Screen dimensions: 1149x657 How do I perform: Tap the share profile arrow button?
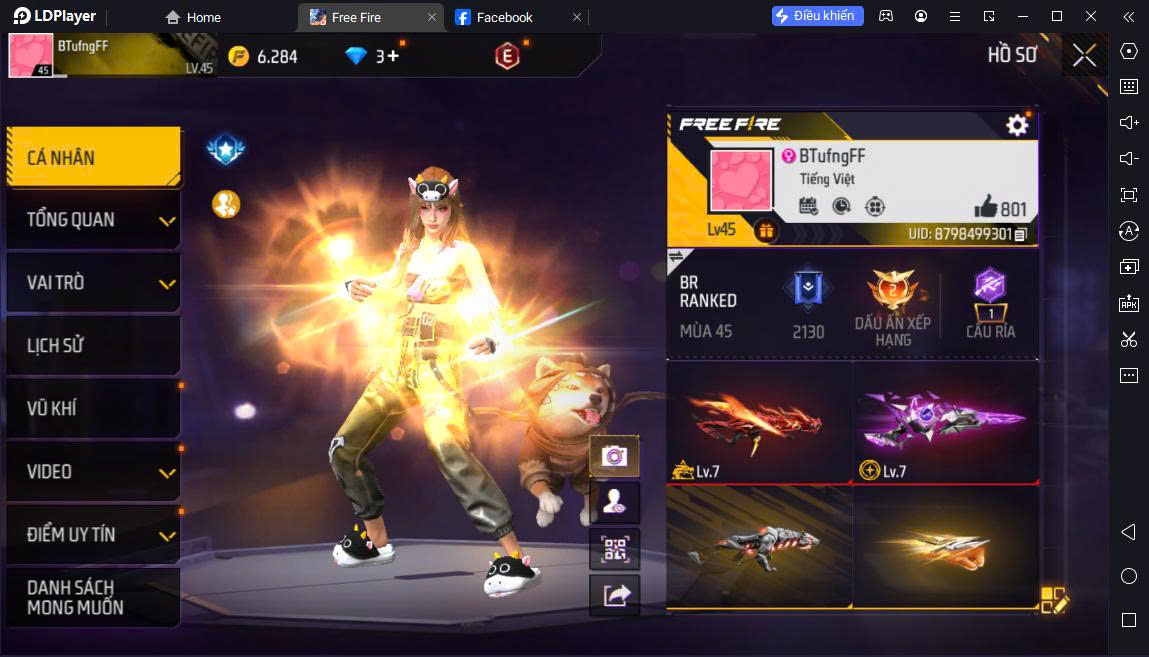point(614,595)
